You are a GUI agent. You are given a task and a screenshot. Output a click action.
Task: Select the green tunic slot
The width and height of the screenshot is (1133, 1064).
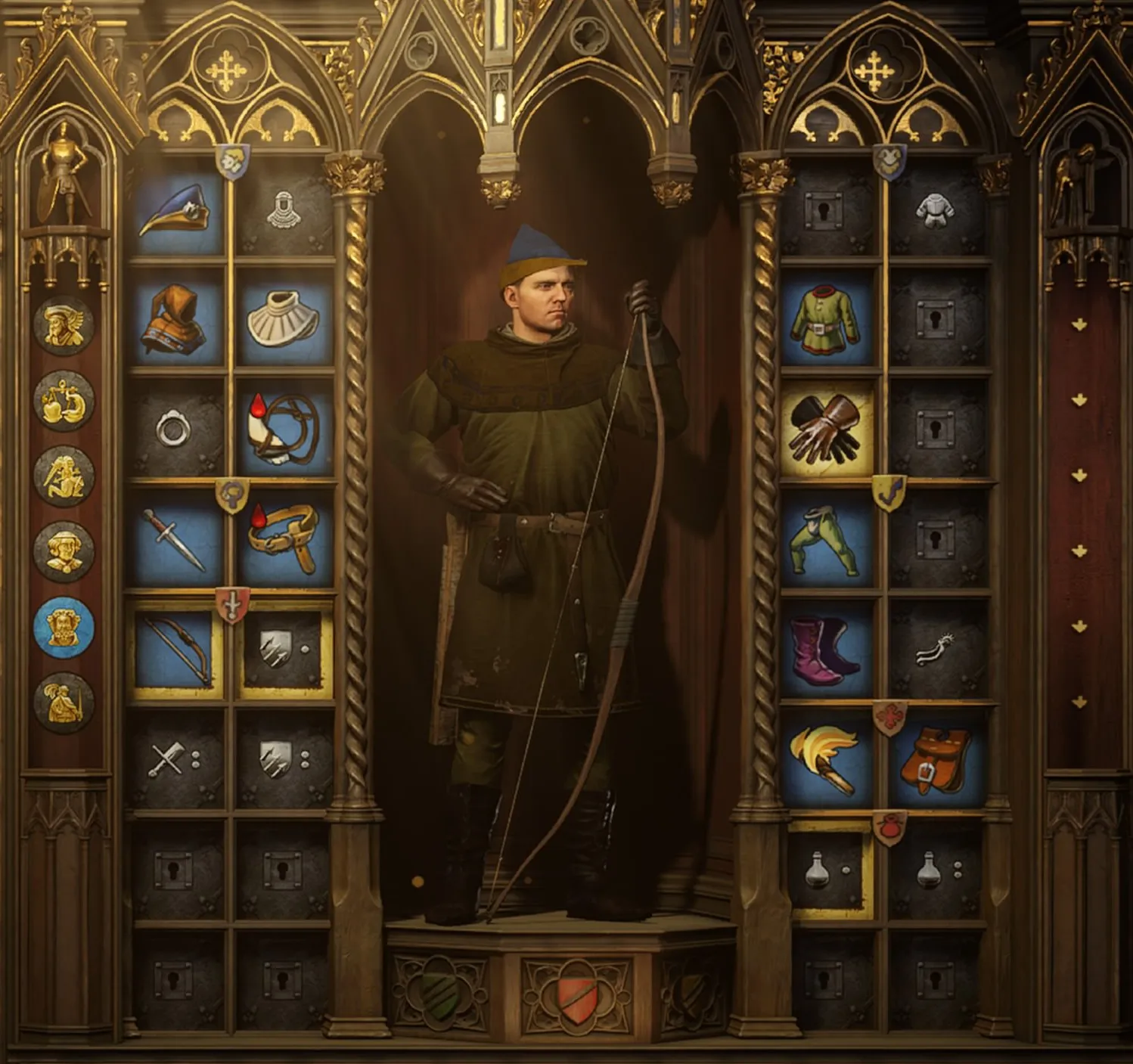pos(827,320)
